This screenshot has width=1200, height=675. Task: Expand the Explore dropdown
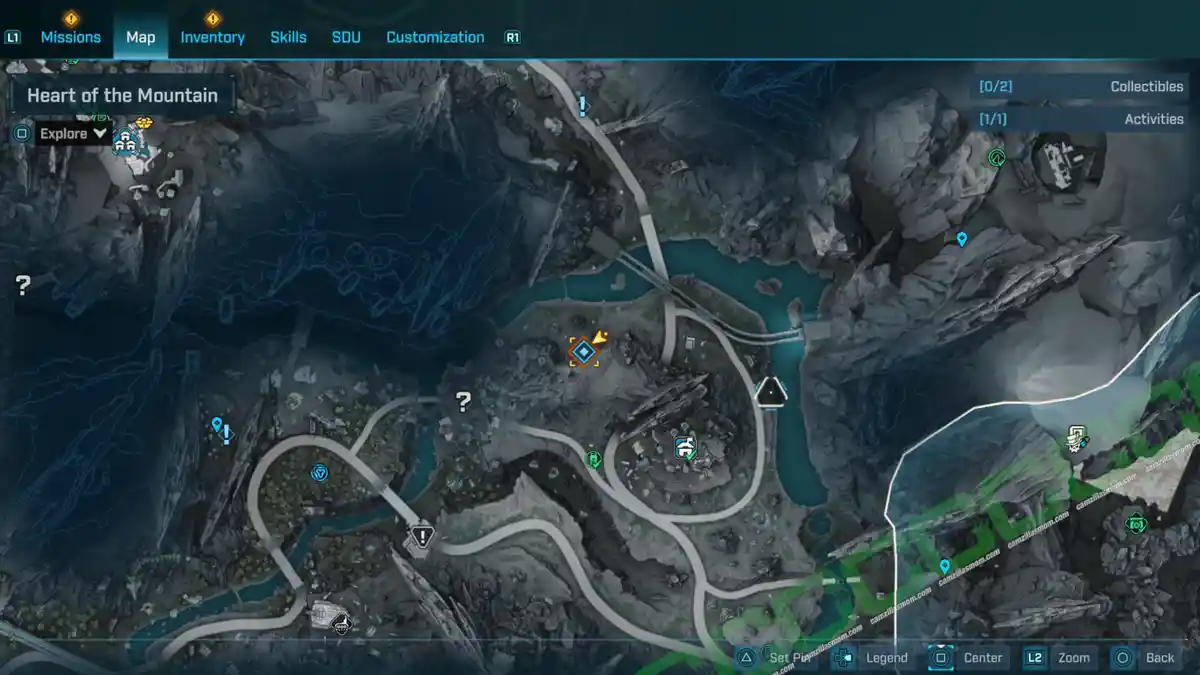(x=74, y=133)
